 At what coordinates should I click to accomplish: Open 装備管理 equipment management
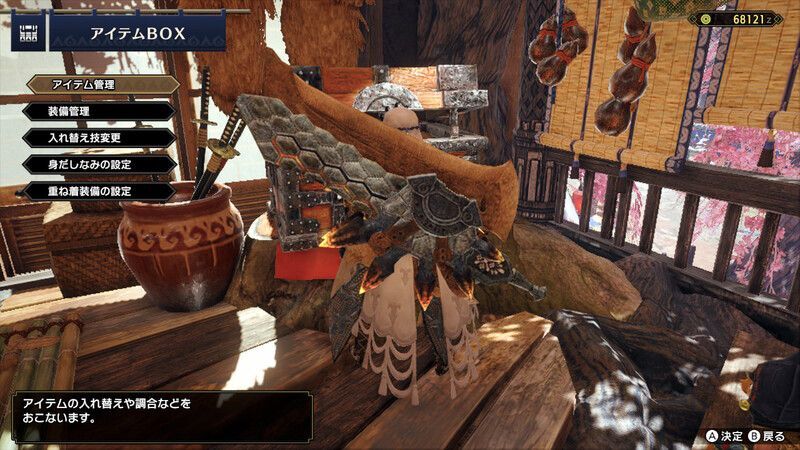pyautogui.click(x=98, y=111)
